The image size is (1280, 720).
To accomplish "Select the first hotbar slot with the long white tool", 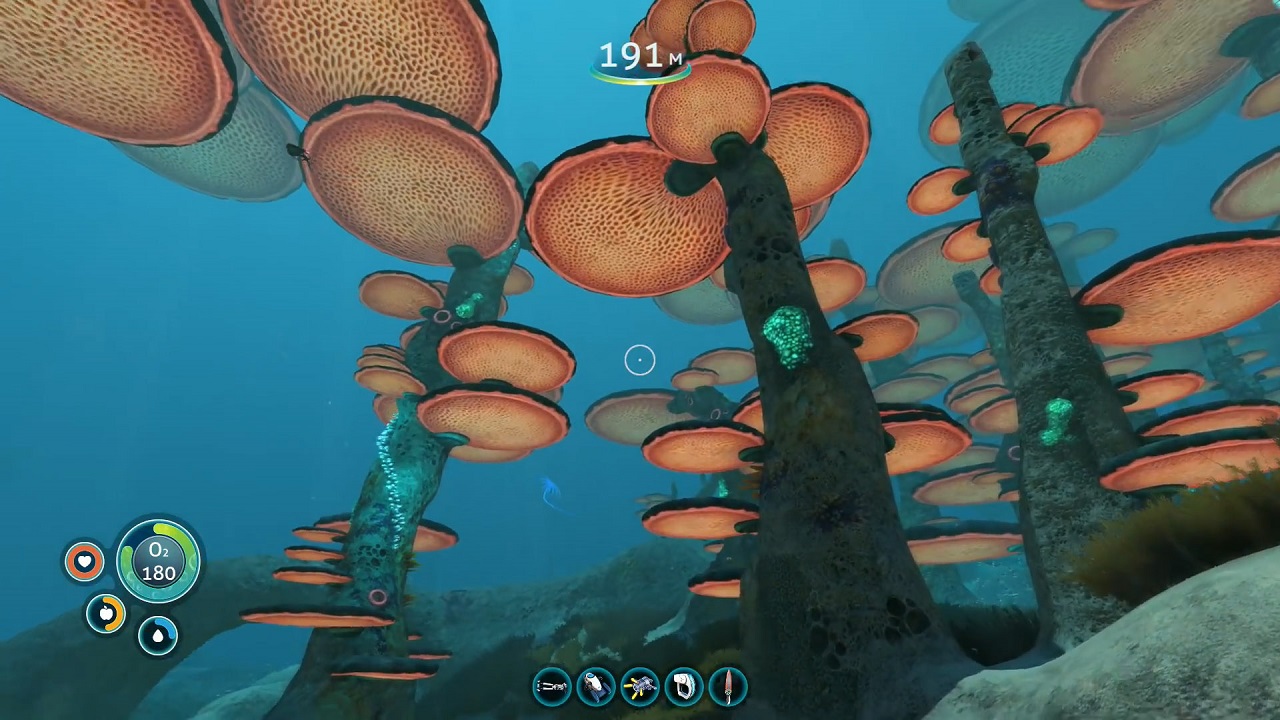I will coord(552,687).
